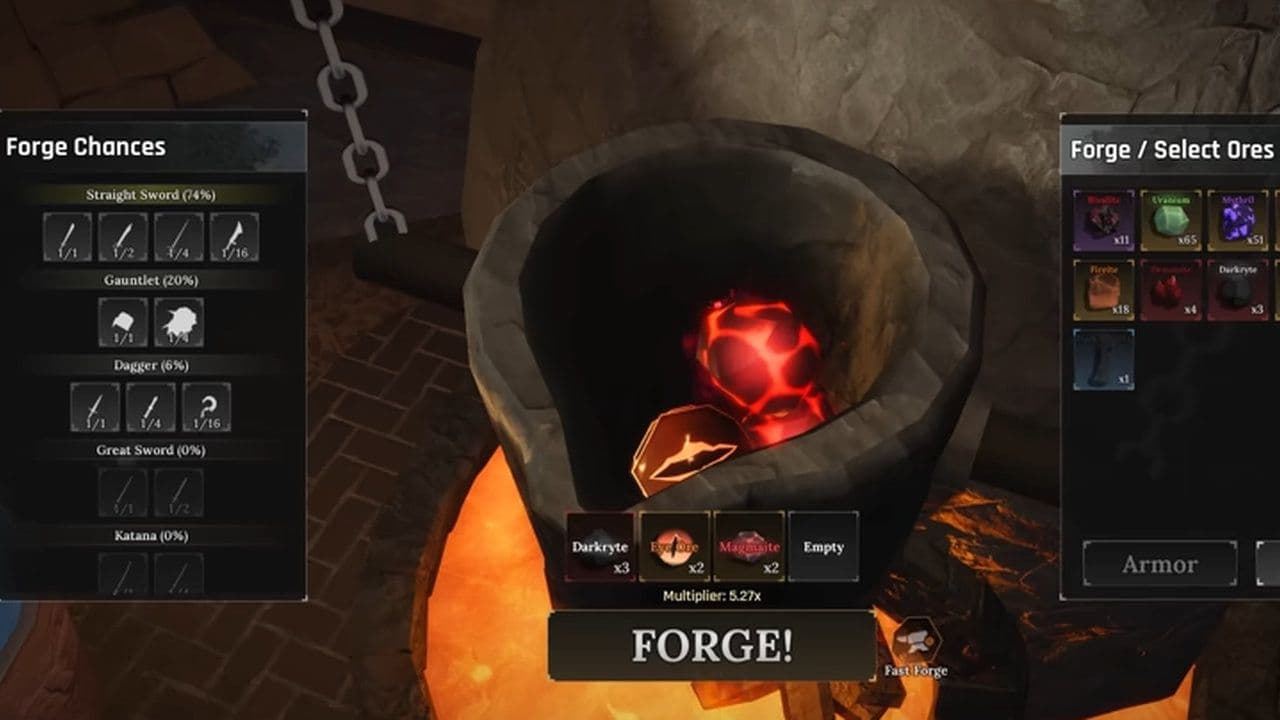
Task: Expand the Great Sword (0%) section
Action: tap(150, 450)
